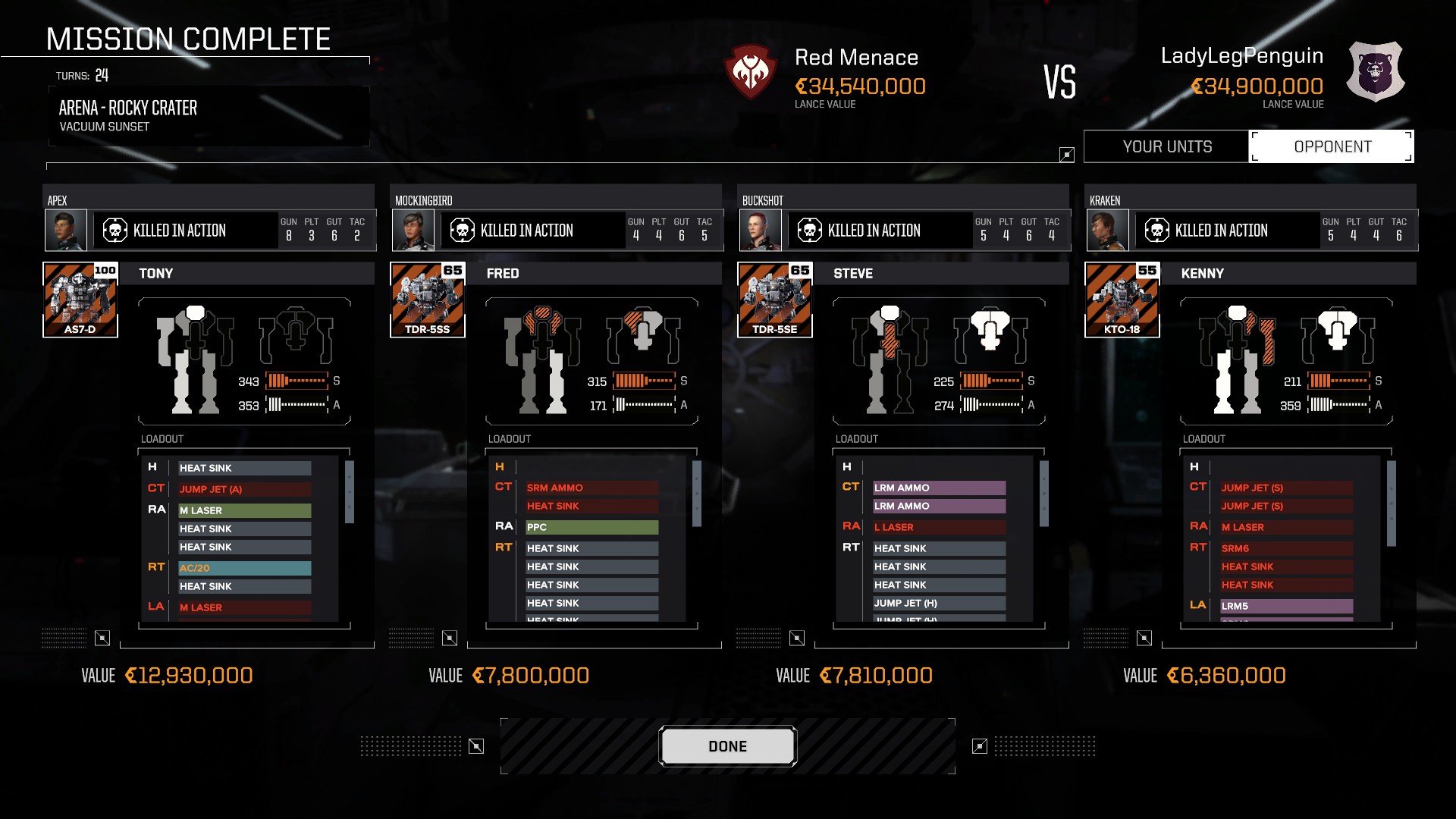Image resolution: width=1456 pixels, height=819 pixels.
Task: Click Kenny's loadout scrollbar
Action: coord(1392,504)
